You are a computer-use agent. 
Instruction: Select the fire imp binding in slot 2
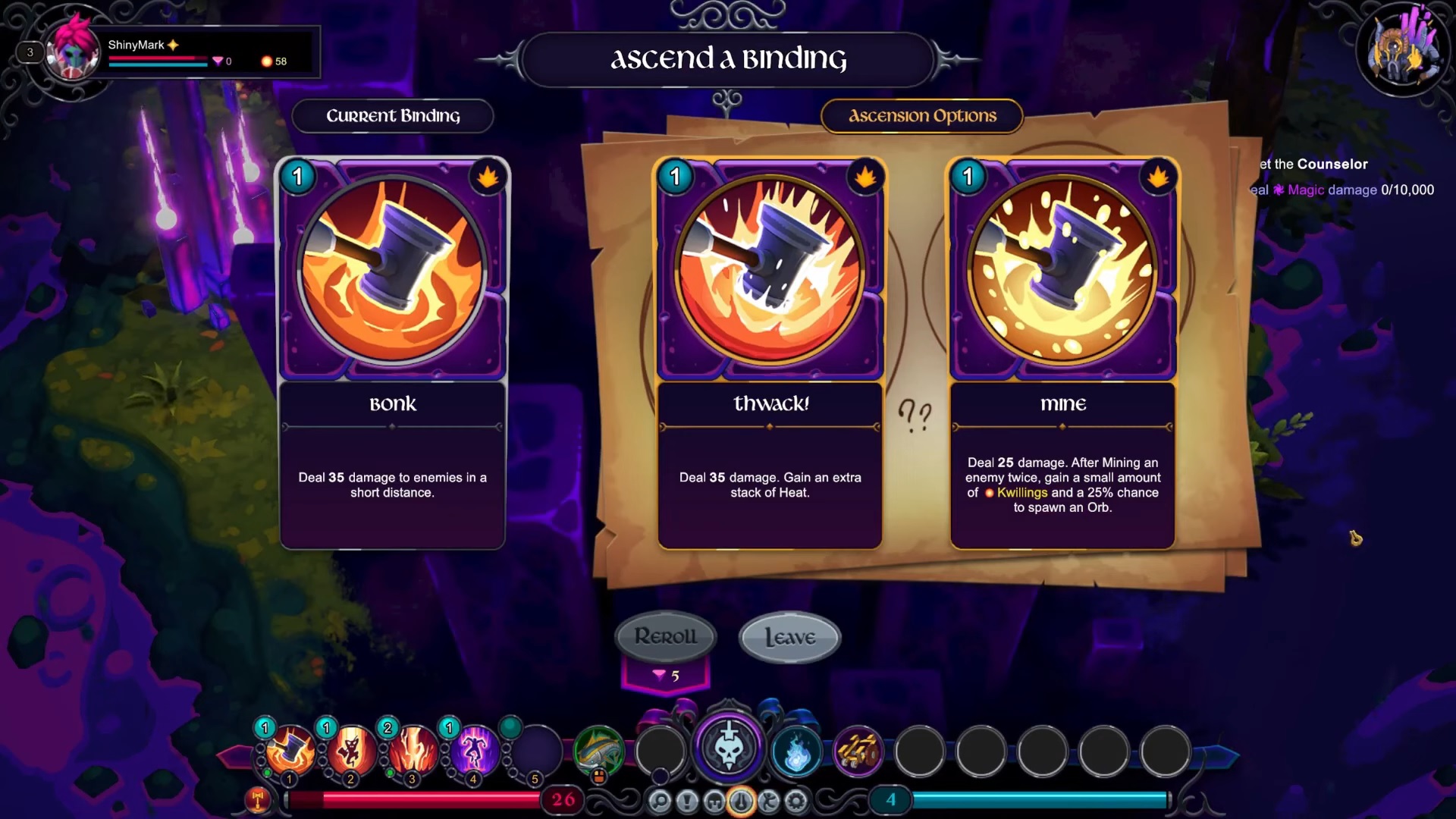(x=352, y=751)
